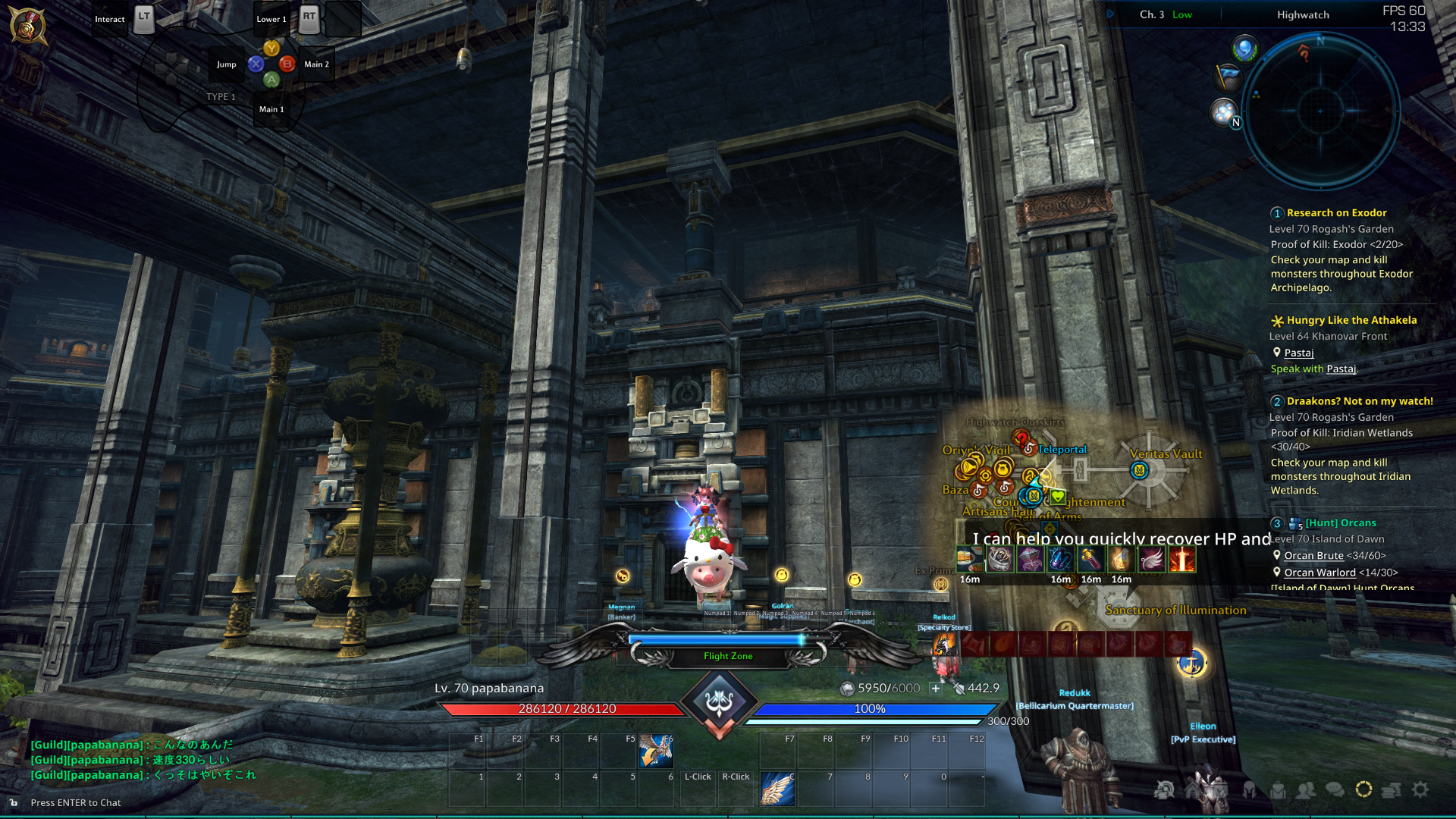1456x819 pixels.
Task: Open the paw print pet icon
Action: 1223,112
